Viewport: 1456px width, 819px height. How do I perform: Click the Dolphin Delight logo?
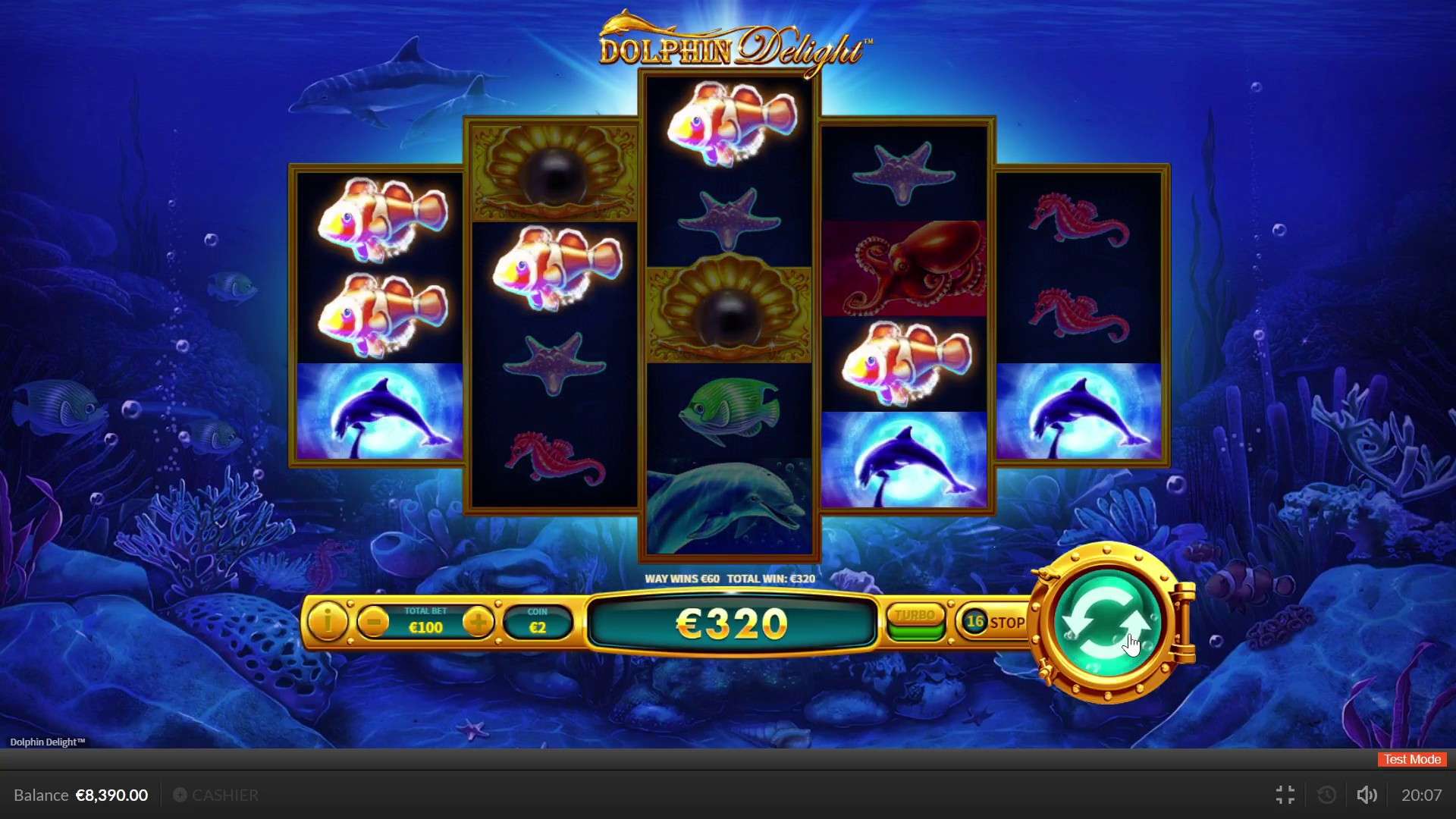730,42
